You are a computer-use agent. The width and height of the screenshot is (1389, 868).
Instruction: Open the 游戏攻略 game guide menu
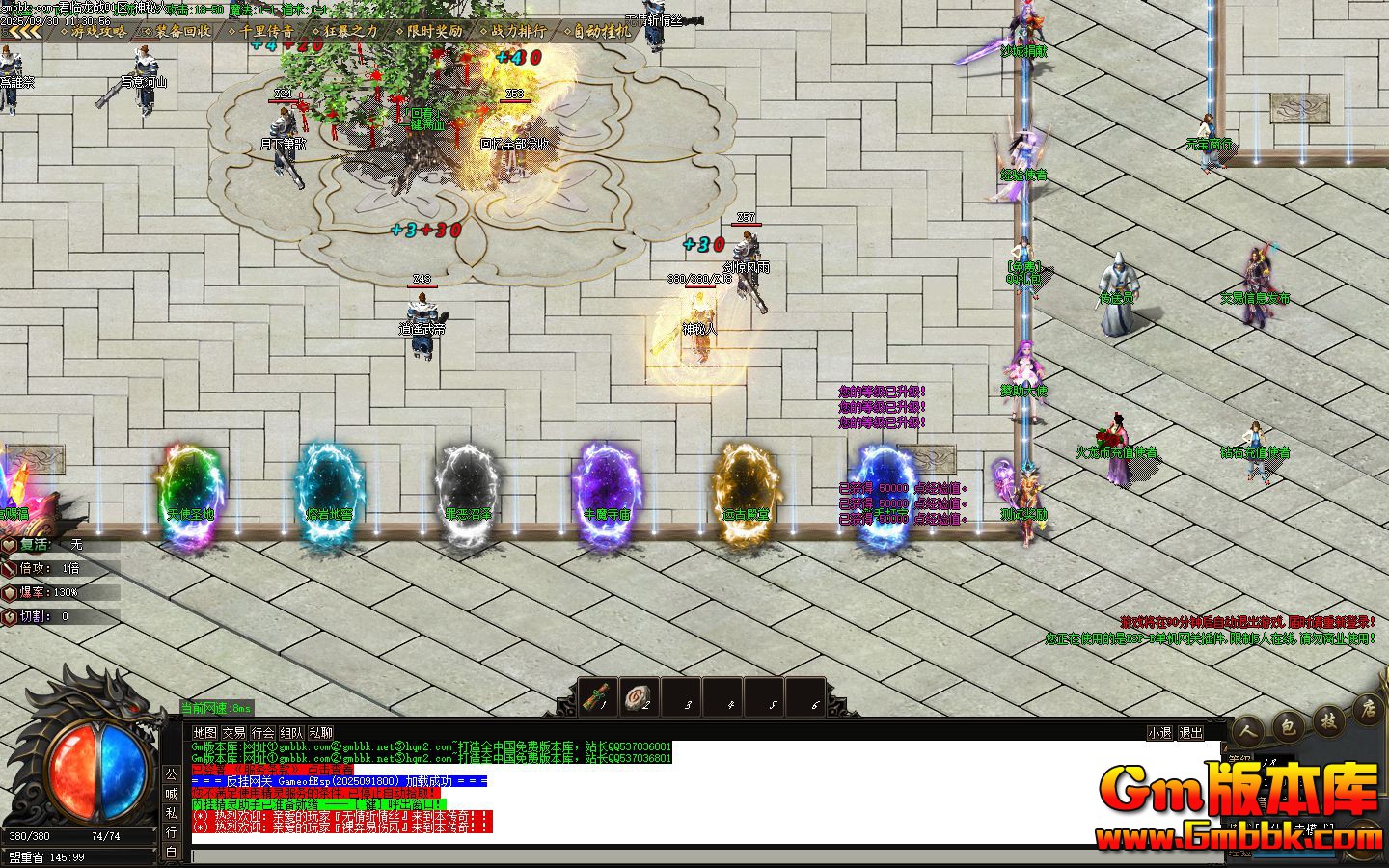(98, 31)
